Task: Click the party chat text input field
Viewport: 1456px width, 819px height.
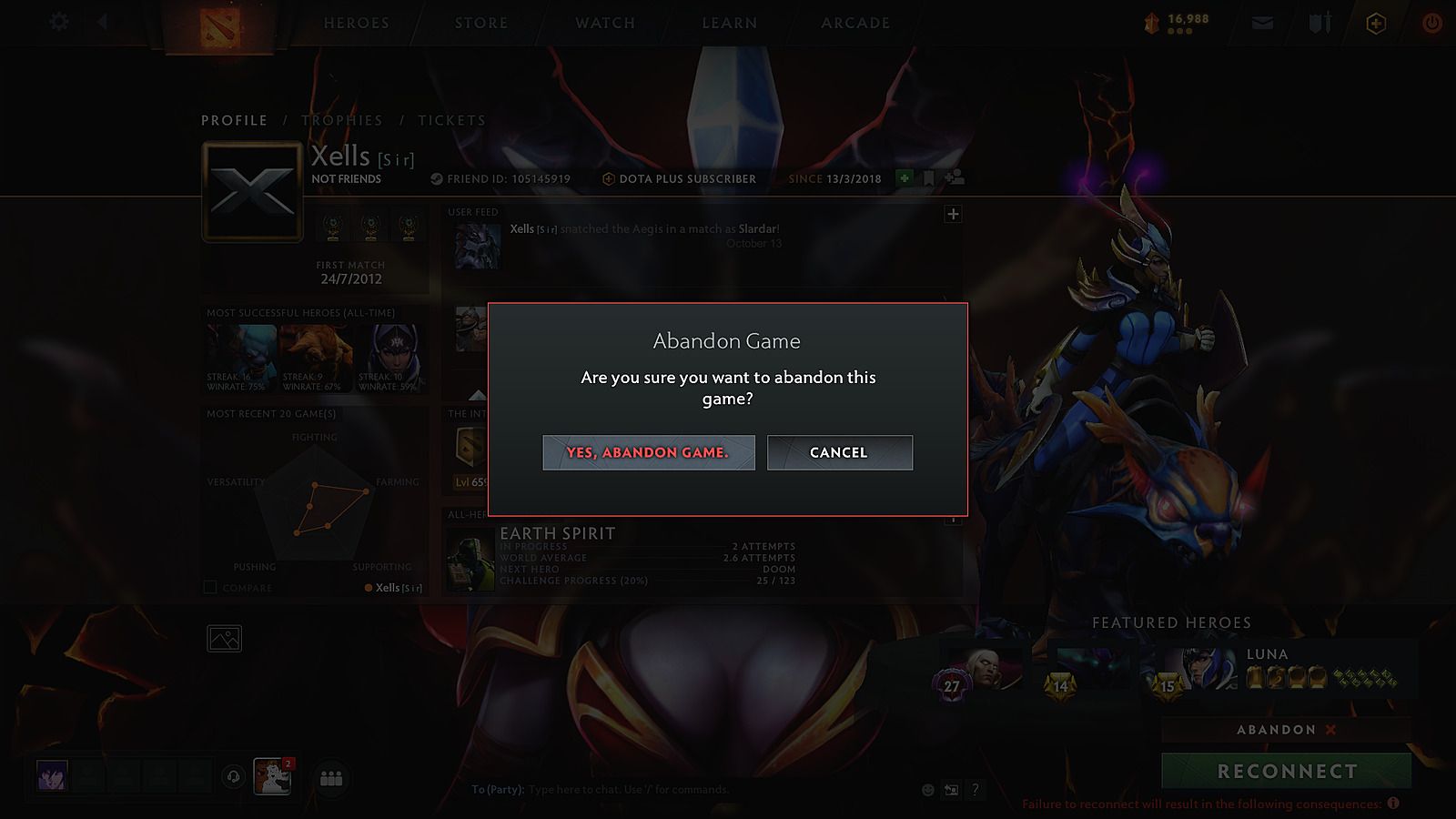Action: tap(682, 790)
